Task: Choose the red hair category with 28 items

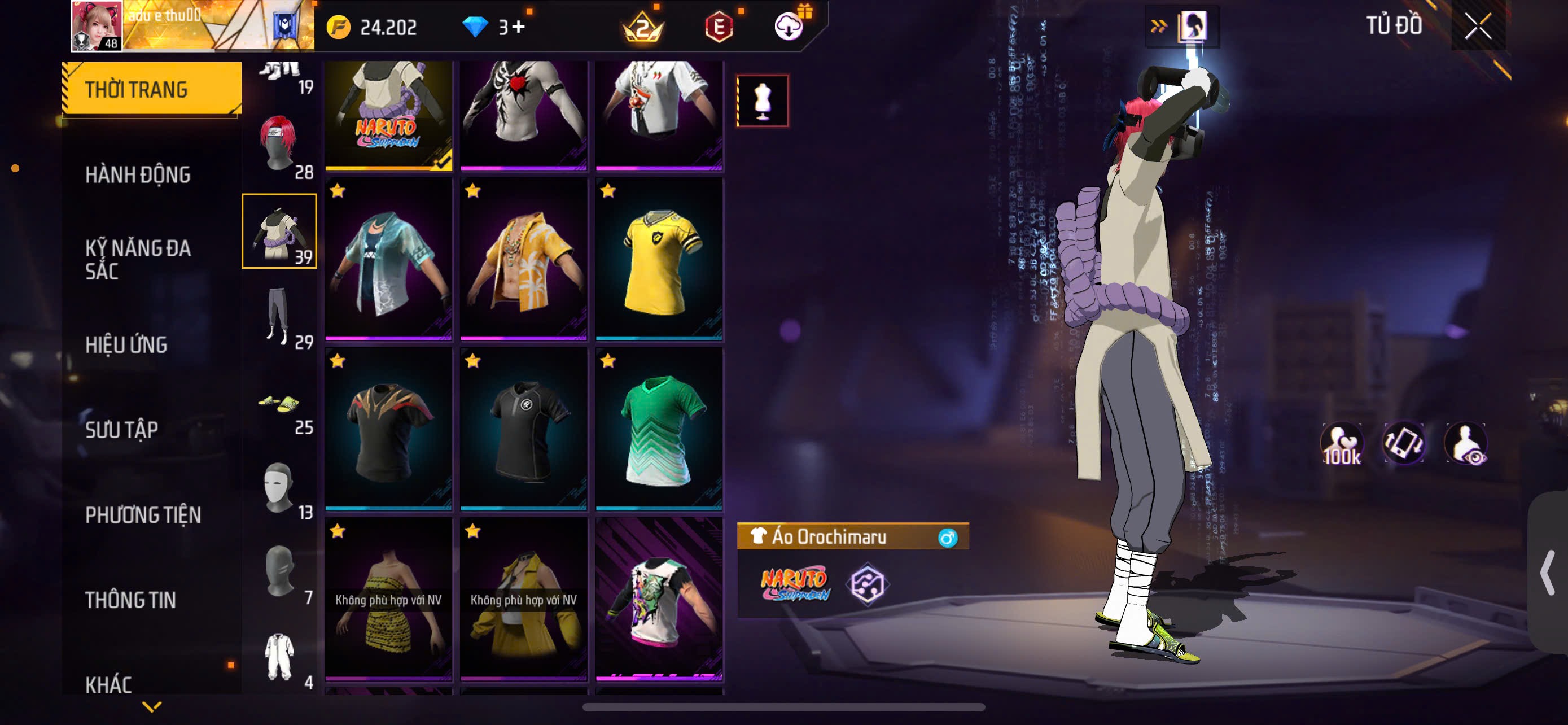Action: [x=279, y=146]
